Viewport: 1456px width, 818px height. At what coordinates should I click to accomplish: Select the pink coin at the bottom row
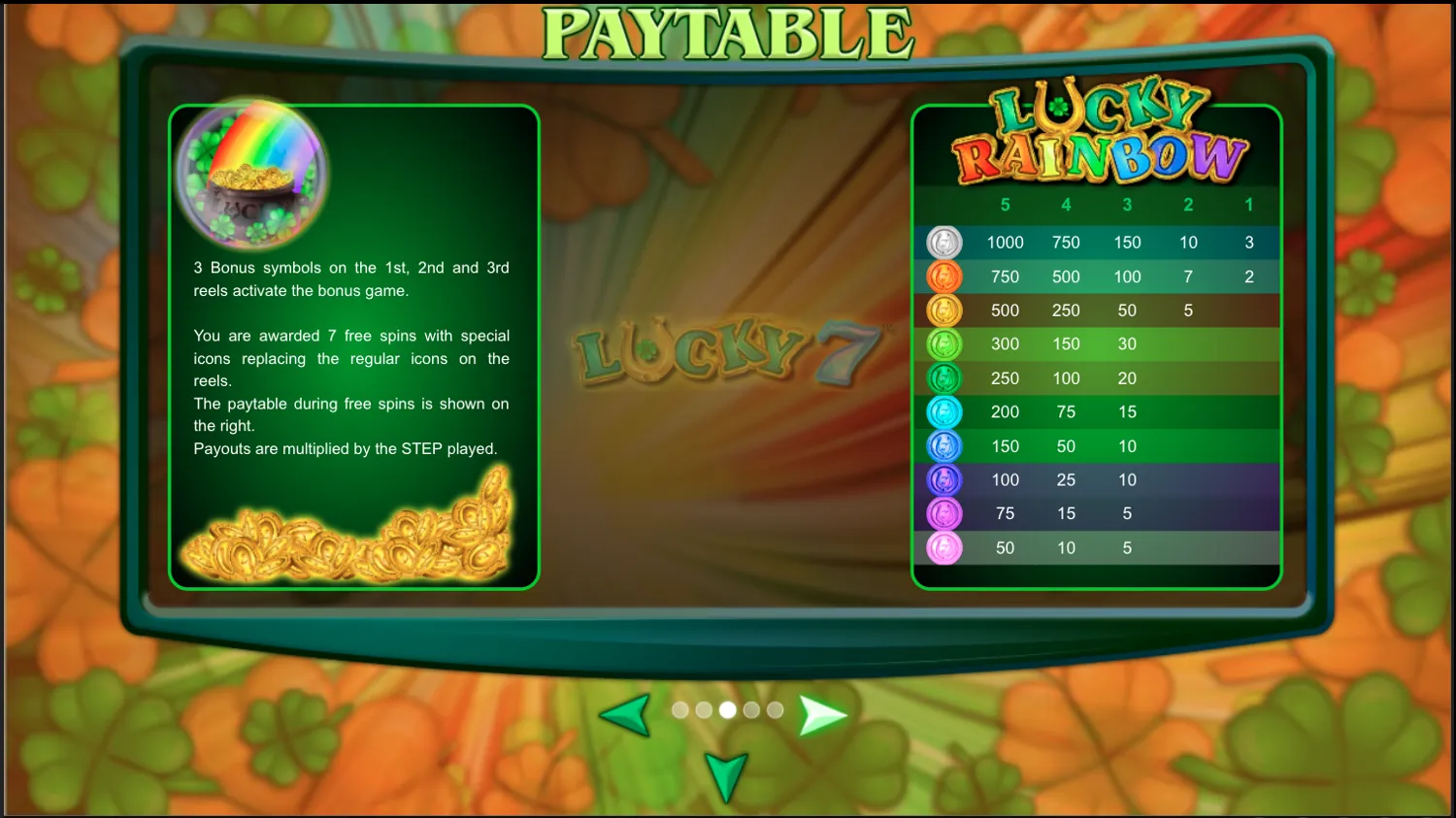pos(943,547)
